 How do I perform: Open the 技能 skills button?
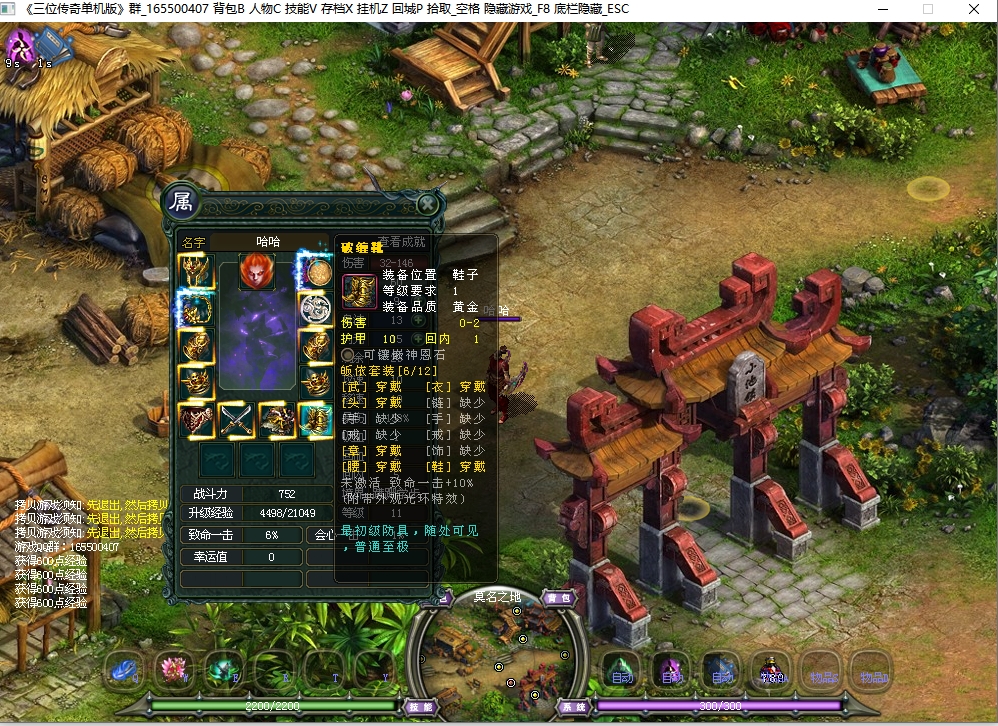pyautogui.click(x=419, y=707)
